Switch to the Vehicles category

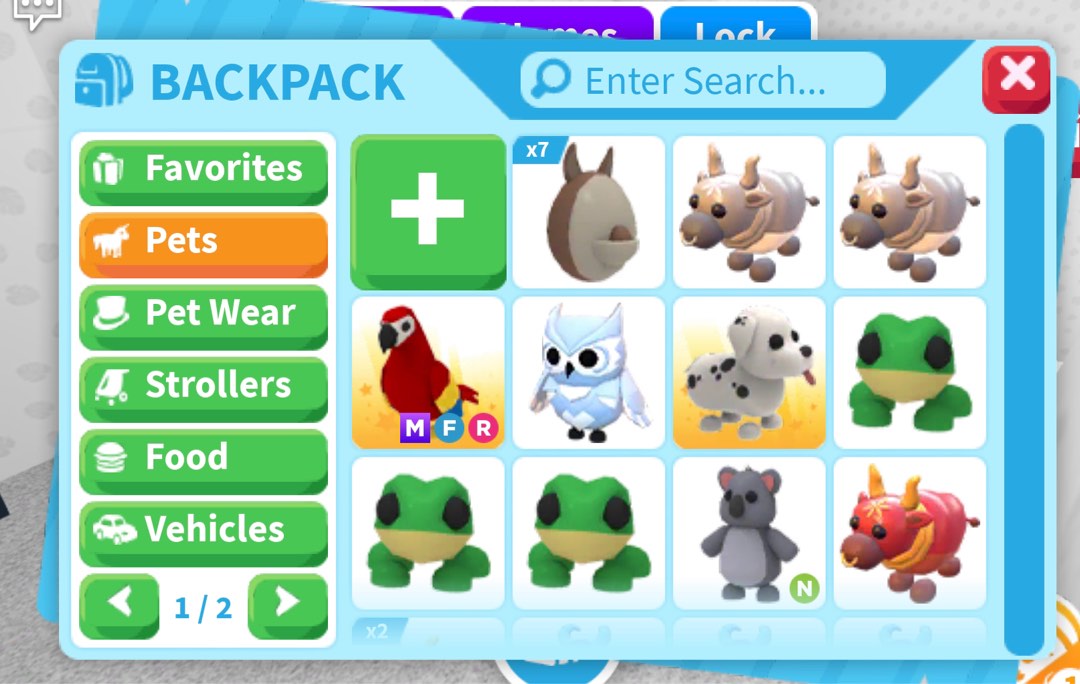pos(203,530)
